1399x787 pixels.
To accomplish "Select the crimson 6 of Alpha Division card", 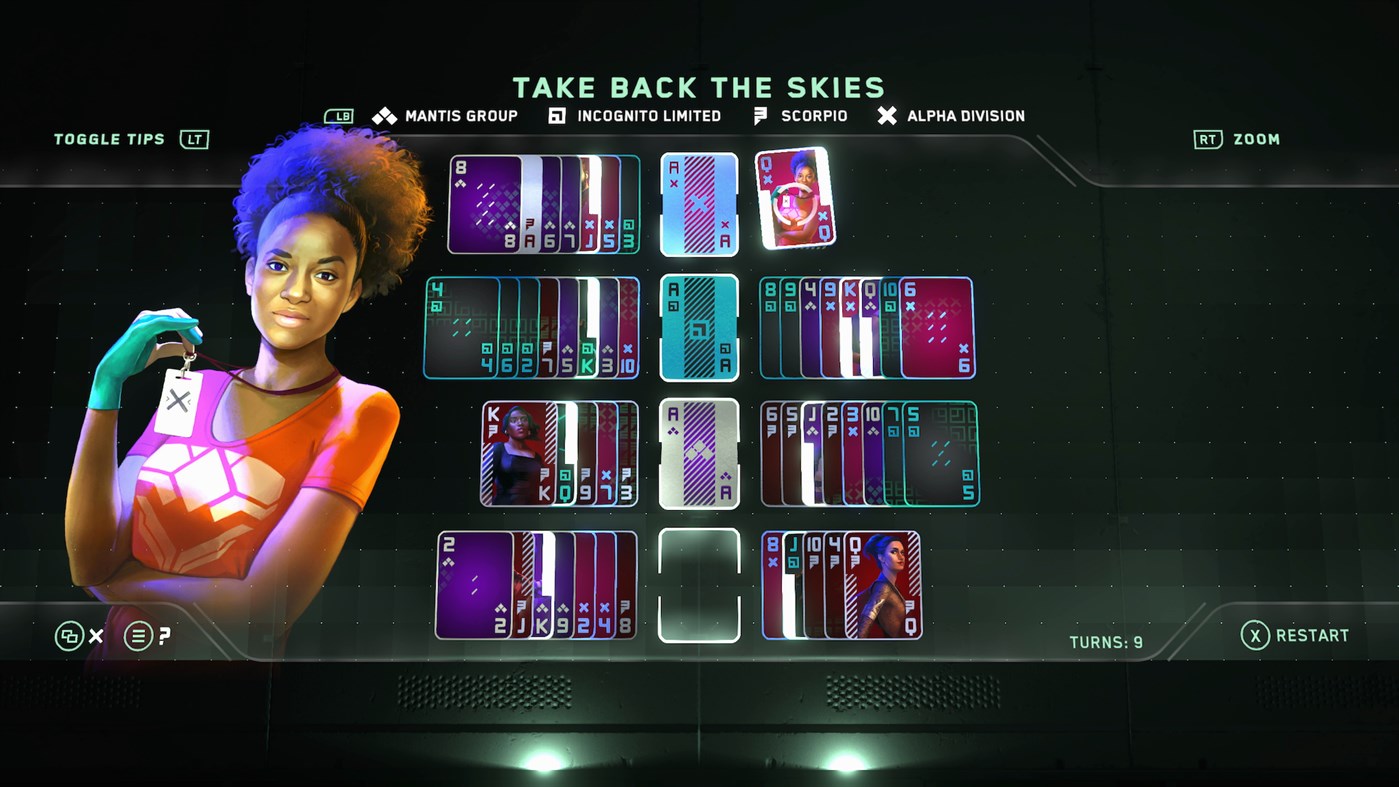I will coord(938,328).
